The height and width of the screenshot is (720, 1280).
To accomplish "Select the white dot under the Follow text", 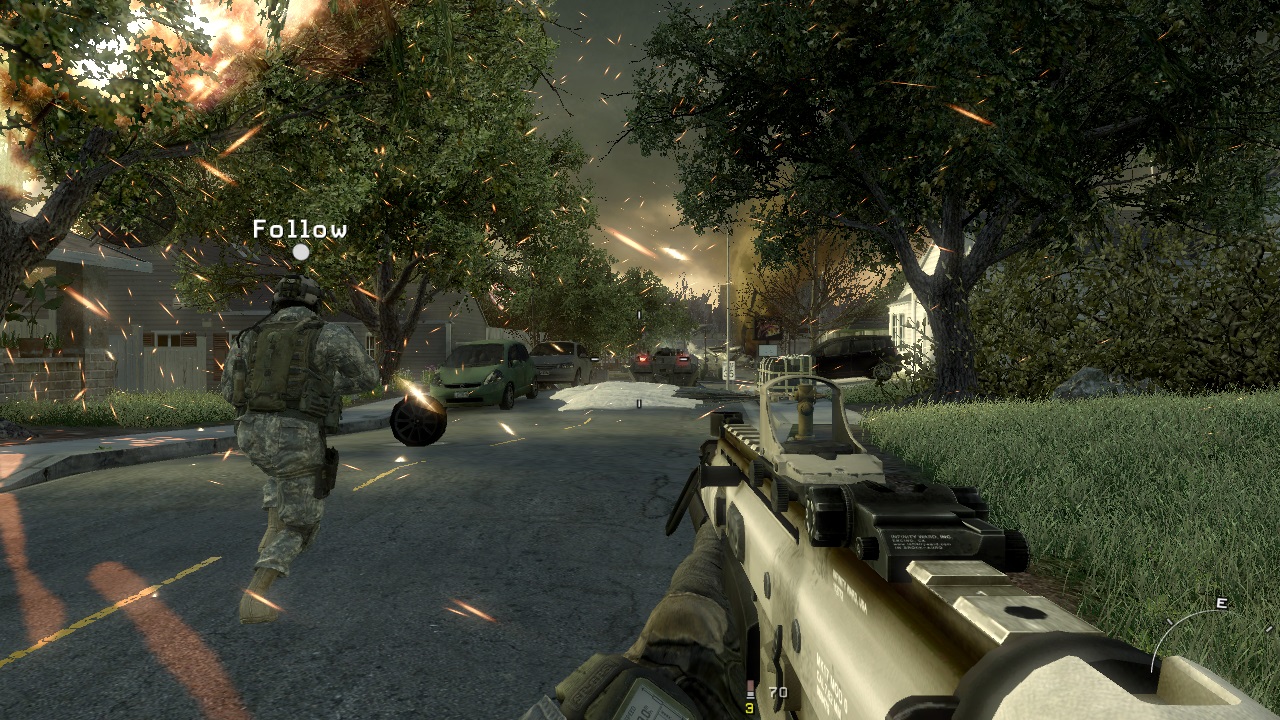I will point(299,253).
